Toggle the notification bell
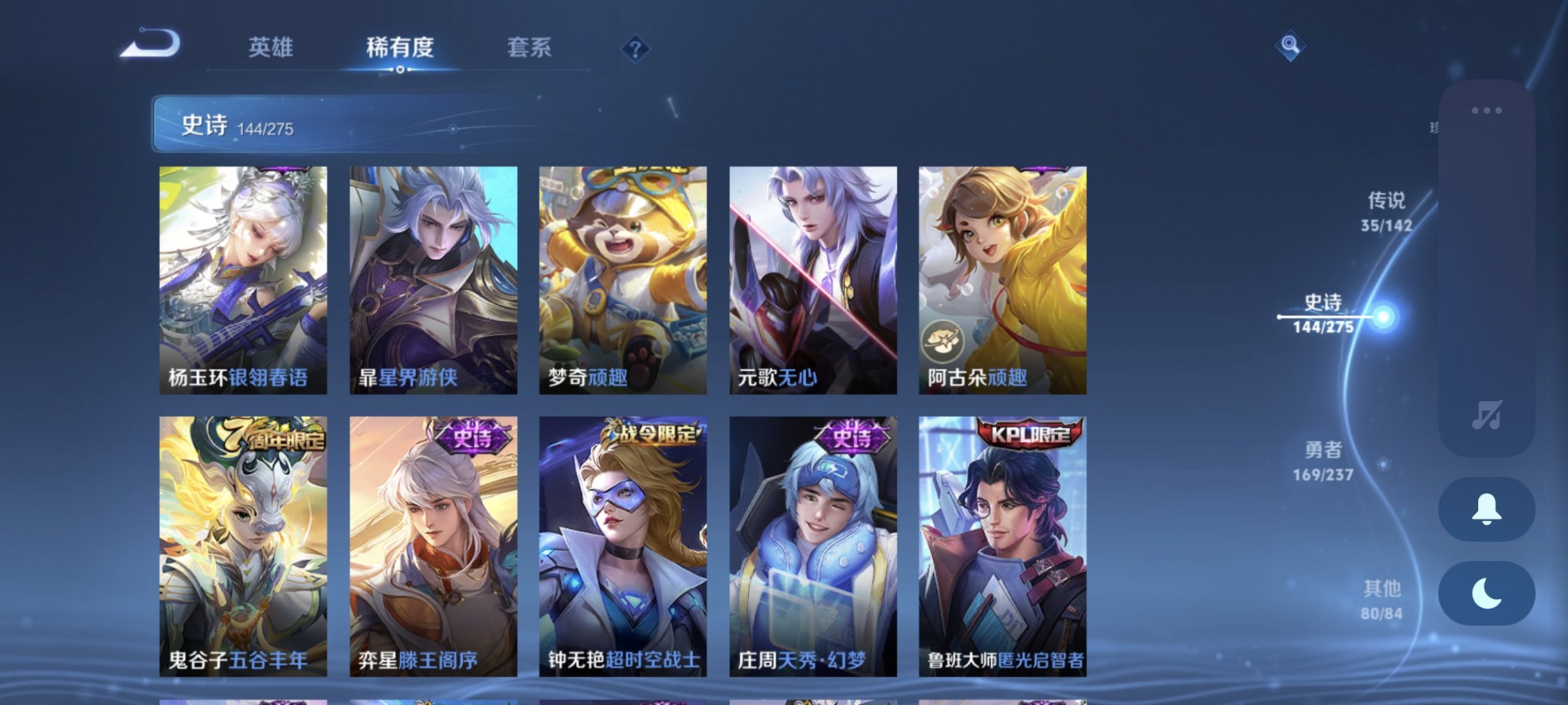Viewport: 1568px width, 705px height. [1486, 509]
